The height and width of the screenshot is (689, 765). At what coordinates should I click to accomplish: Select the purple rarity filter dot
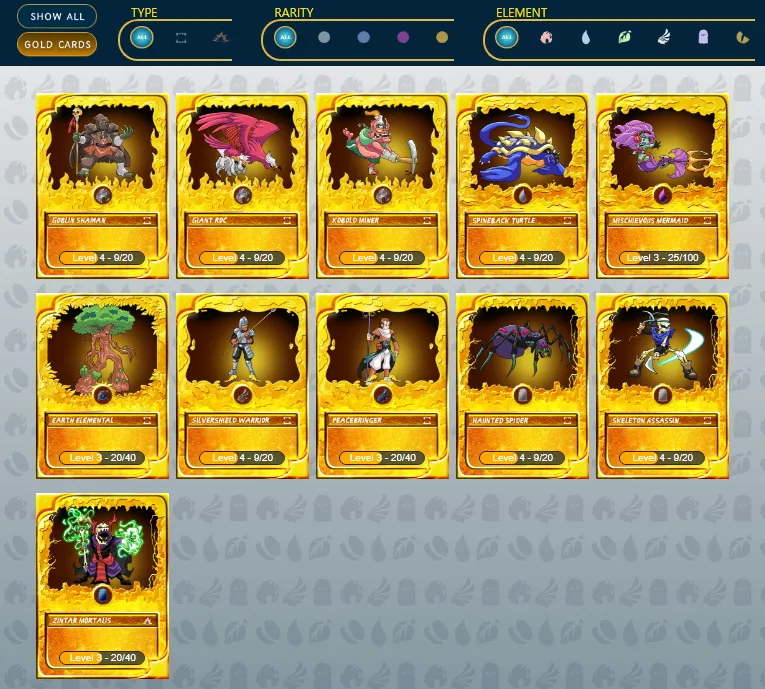pos(403,38)
